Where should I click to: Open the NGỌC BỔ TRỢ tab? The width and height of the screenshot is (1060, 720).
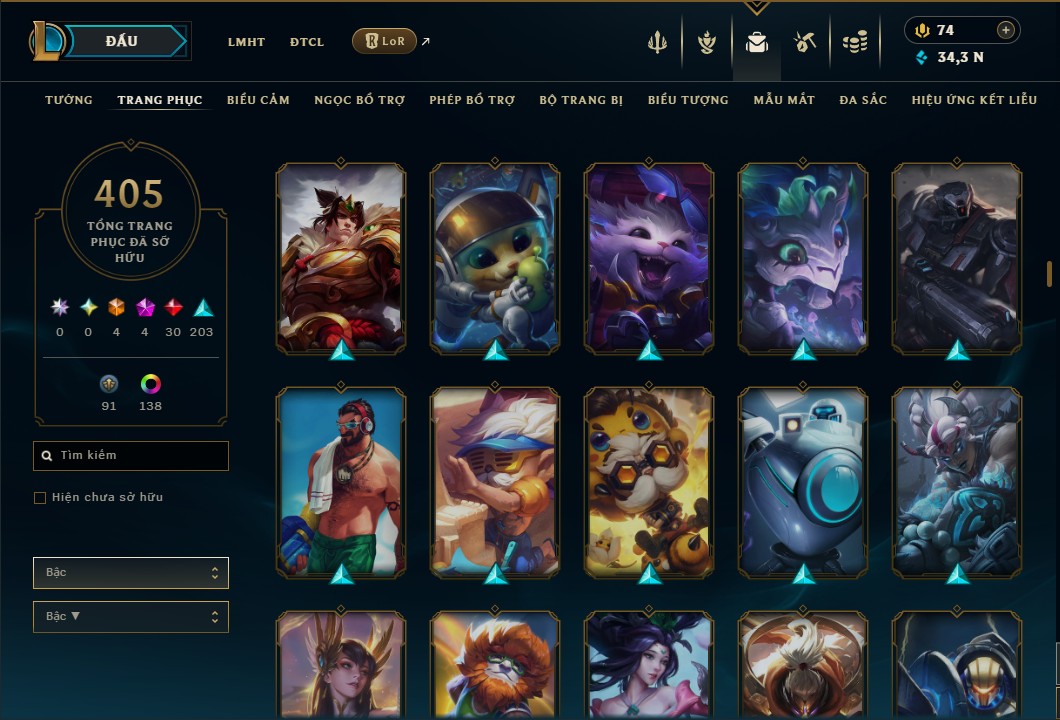pos(359,100)
